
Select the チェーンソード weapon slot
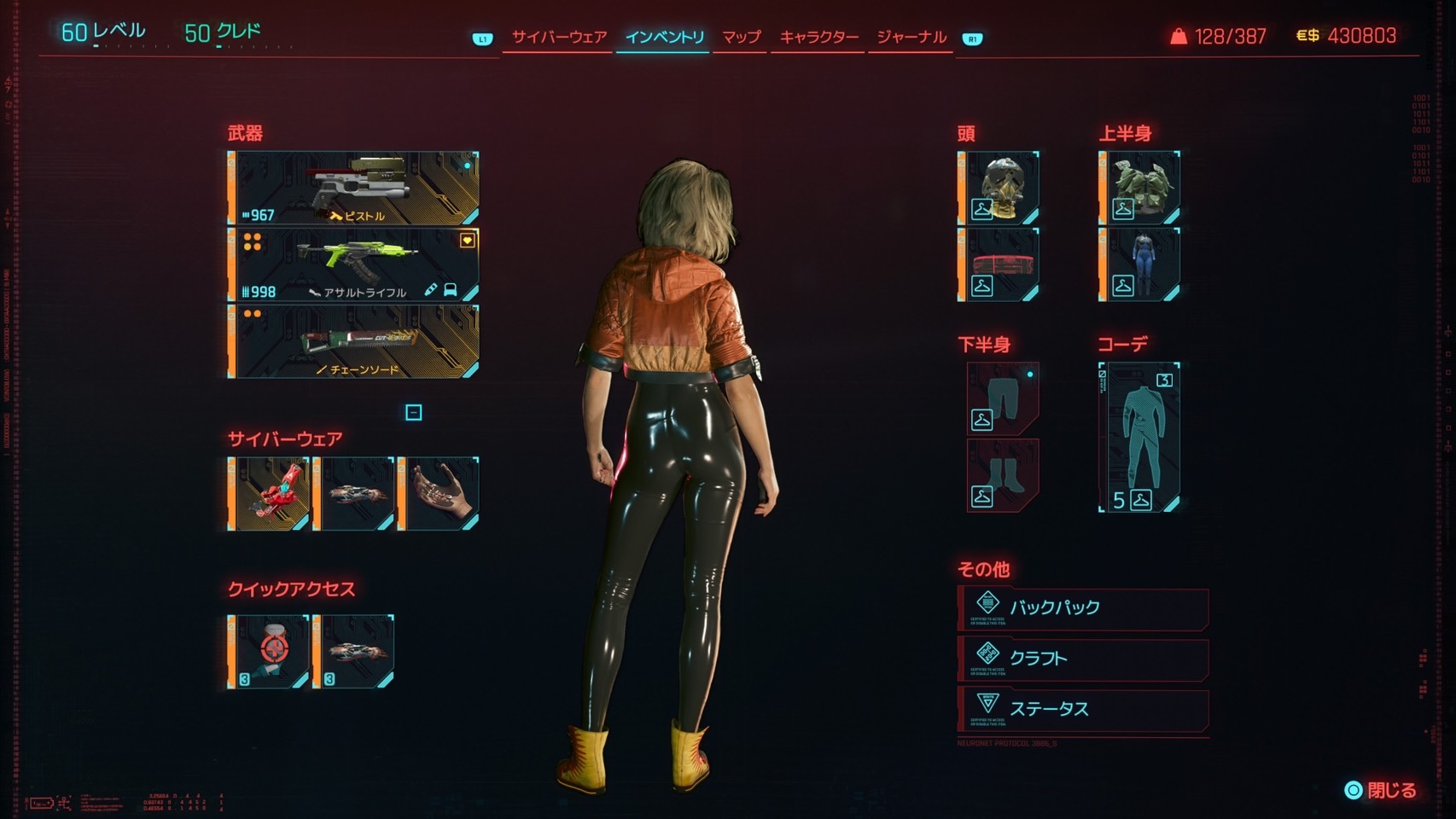(353, 341)
